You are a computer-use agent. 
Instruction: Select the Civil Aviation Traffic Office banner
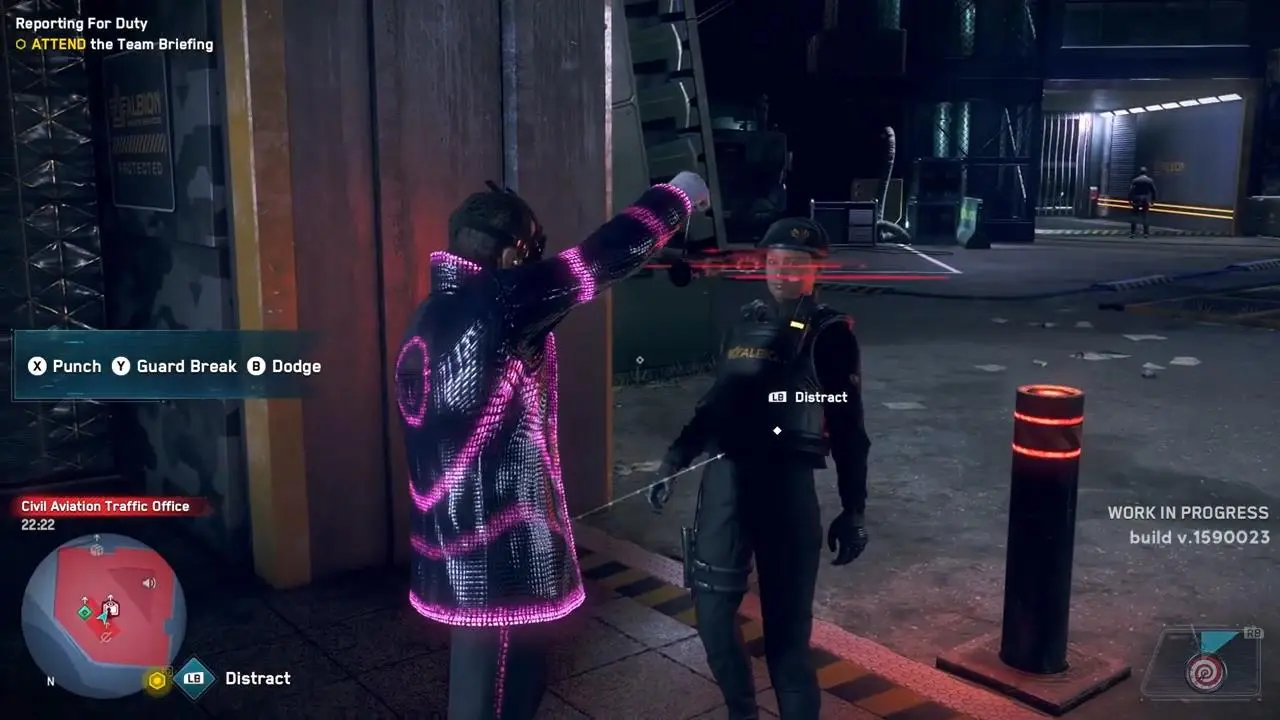(x=103, y=506)
